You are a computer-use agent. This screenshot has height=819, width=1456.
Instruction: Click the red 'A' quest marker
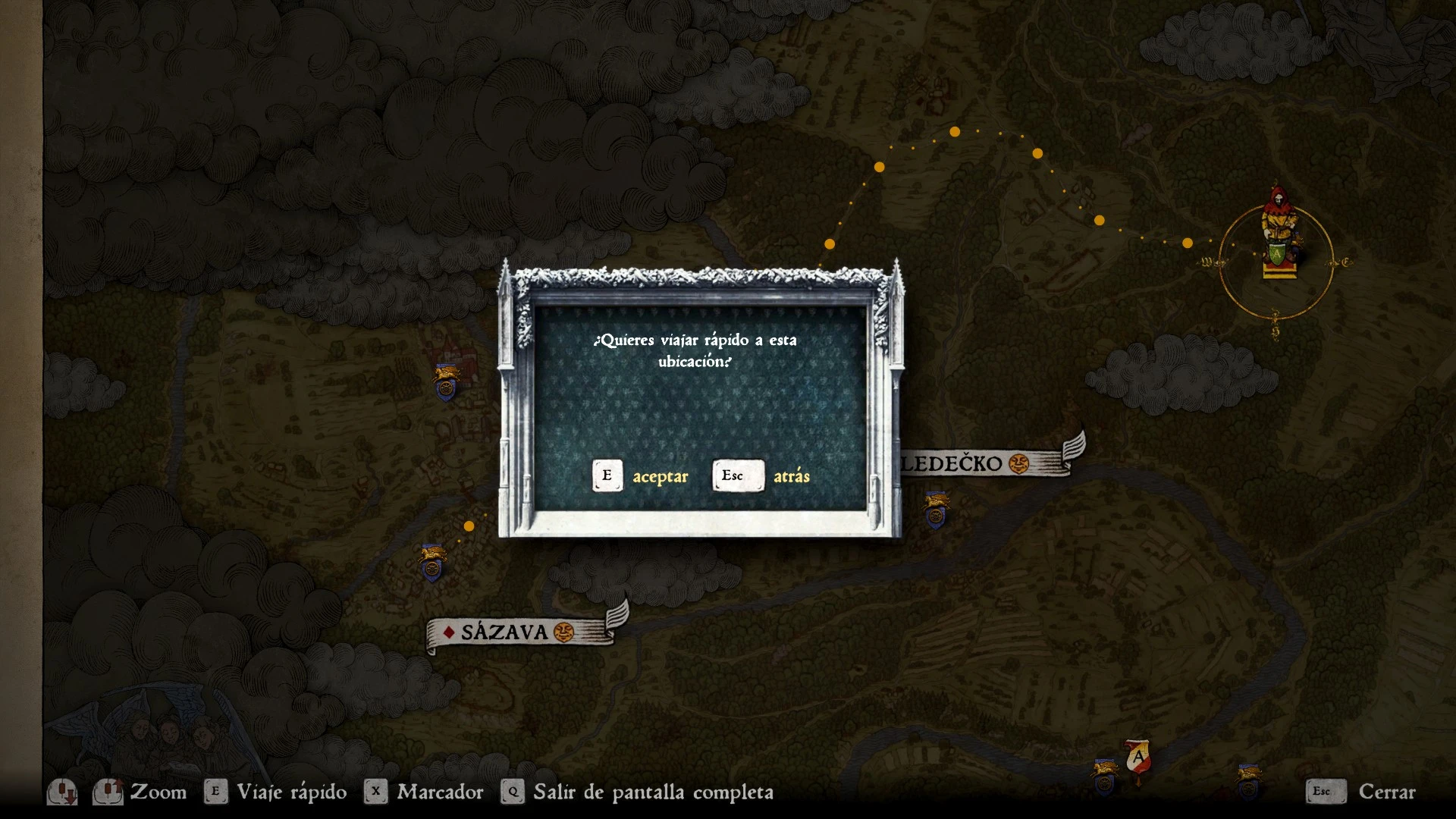click(x=1137, y=758)
